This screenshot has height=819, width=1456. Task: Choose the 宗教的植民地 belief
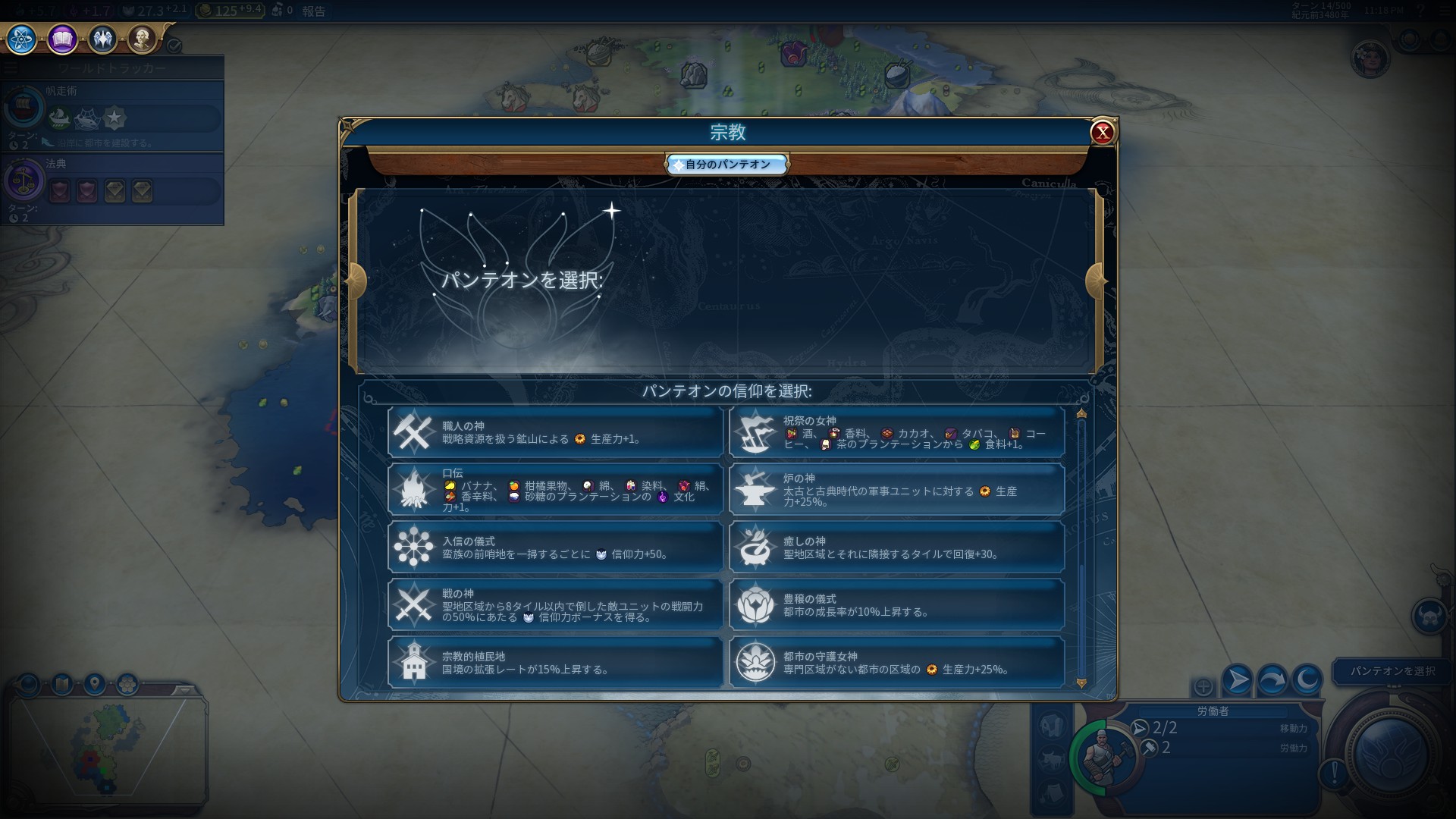pos(555,663)
